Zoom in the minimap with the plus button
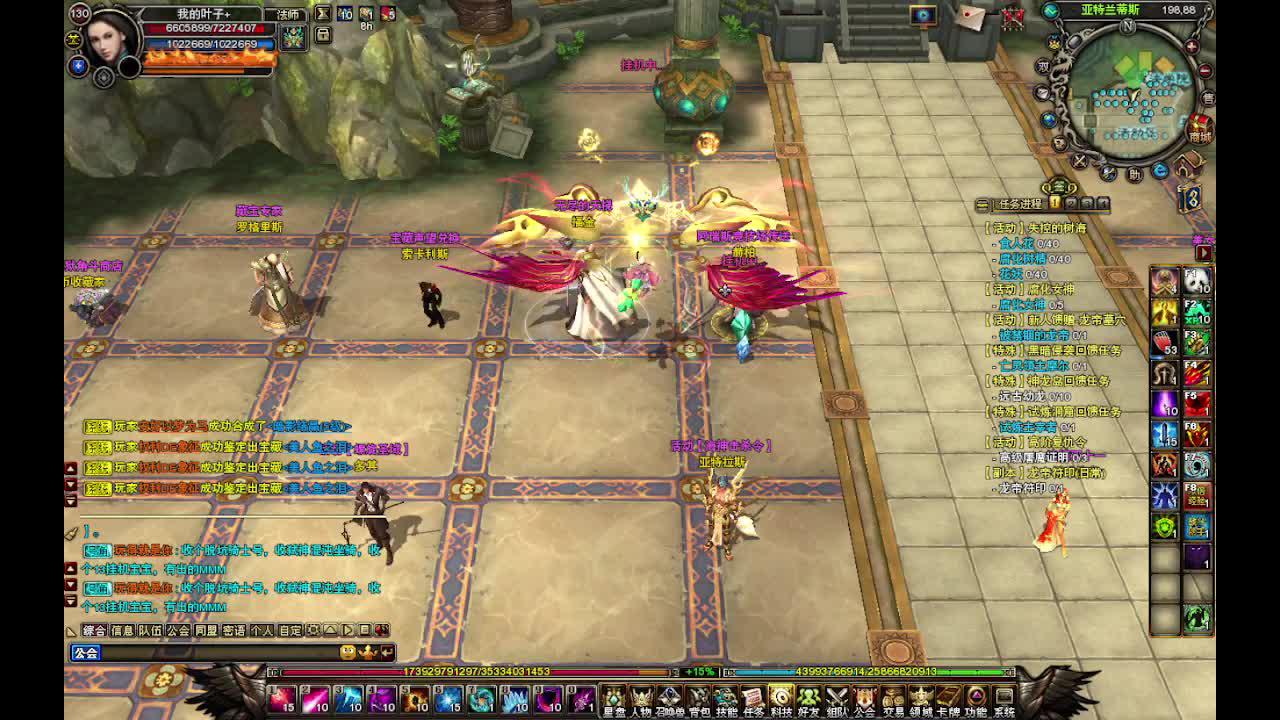 [1191, 47]
